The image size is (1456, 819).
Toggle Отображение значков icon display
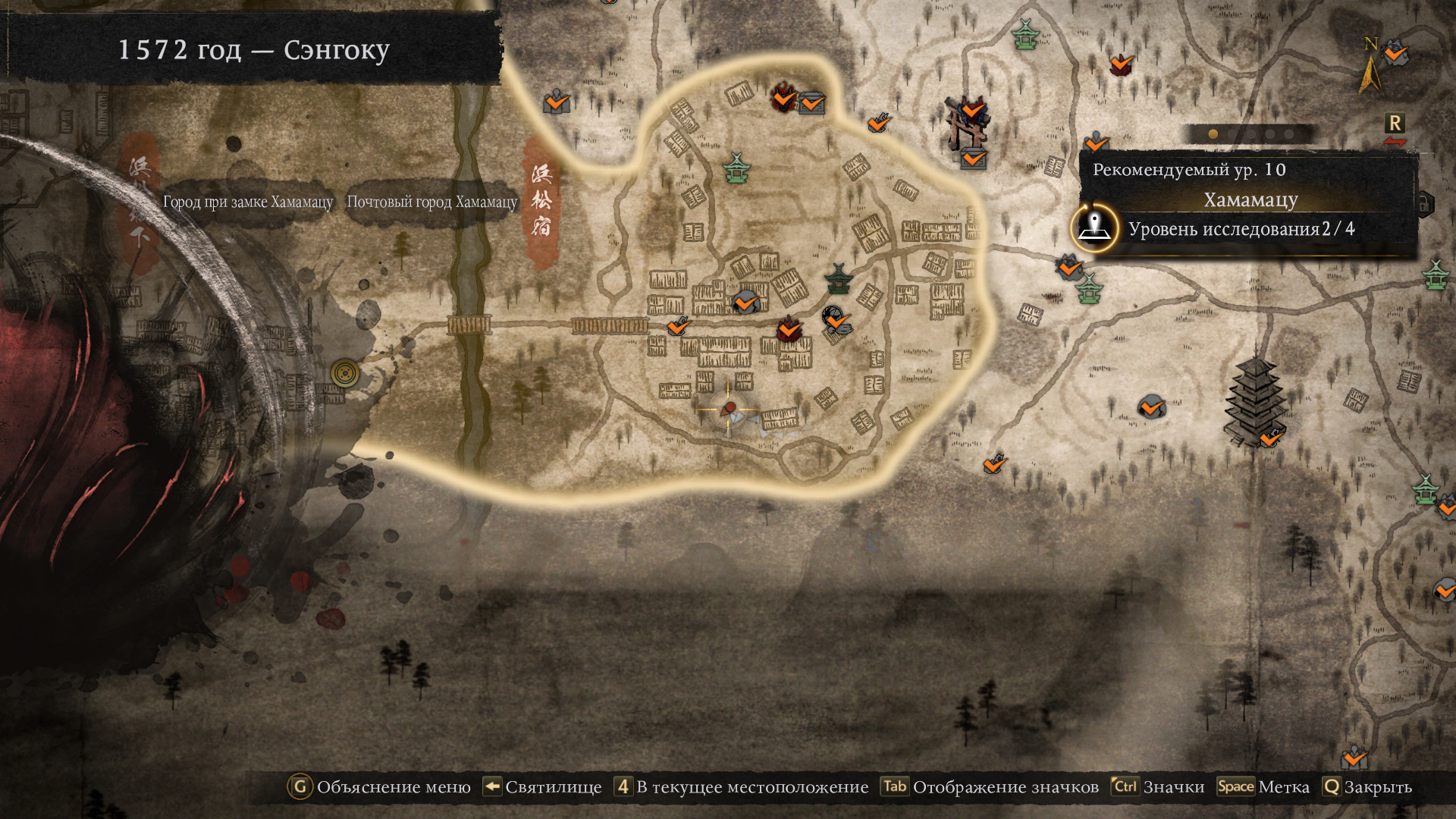[990, 787]
